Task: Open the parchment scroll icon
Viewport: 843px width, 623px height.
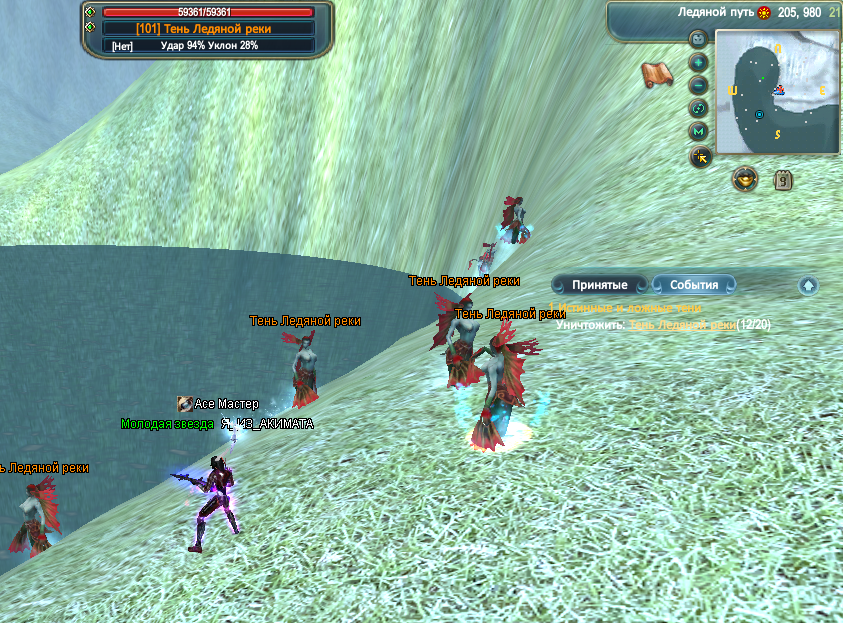Action: [x=656, y=74]
